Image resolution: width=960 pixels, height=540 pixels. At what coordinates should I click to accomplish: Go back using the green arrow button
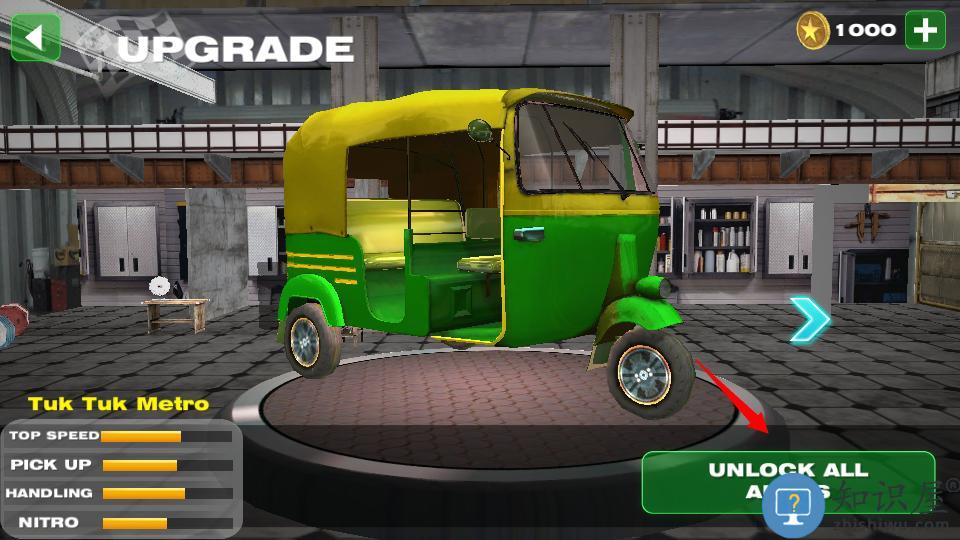point(36,38)
